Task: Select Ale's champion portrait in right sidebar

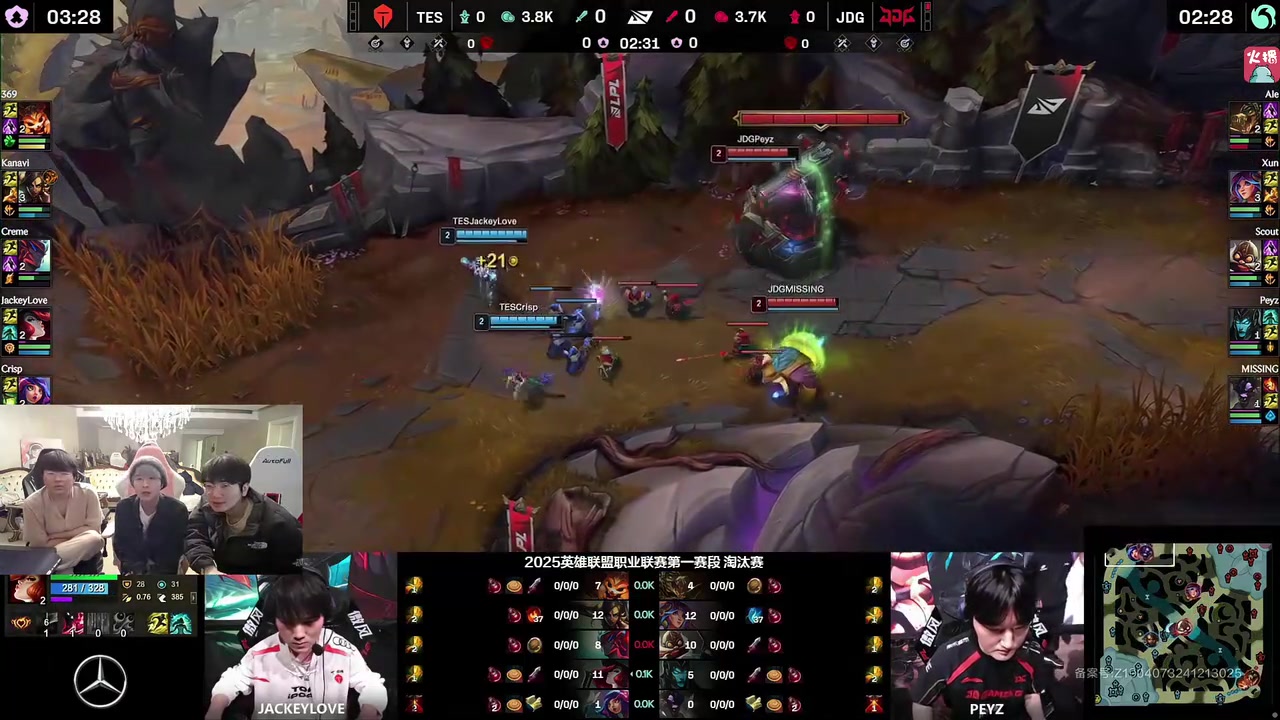Action: (1245, 119)
